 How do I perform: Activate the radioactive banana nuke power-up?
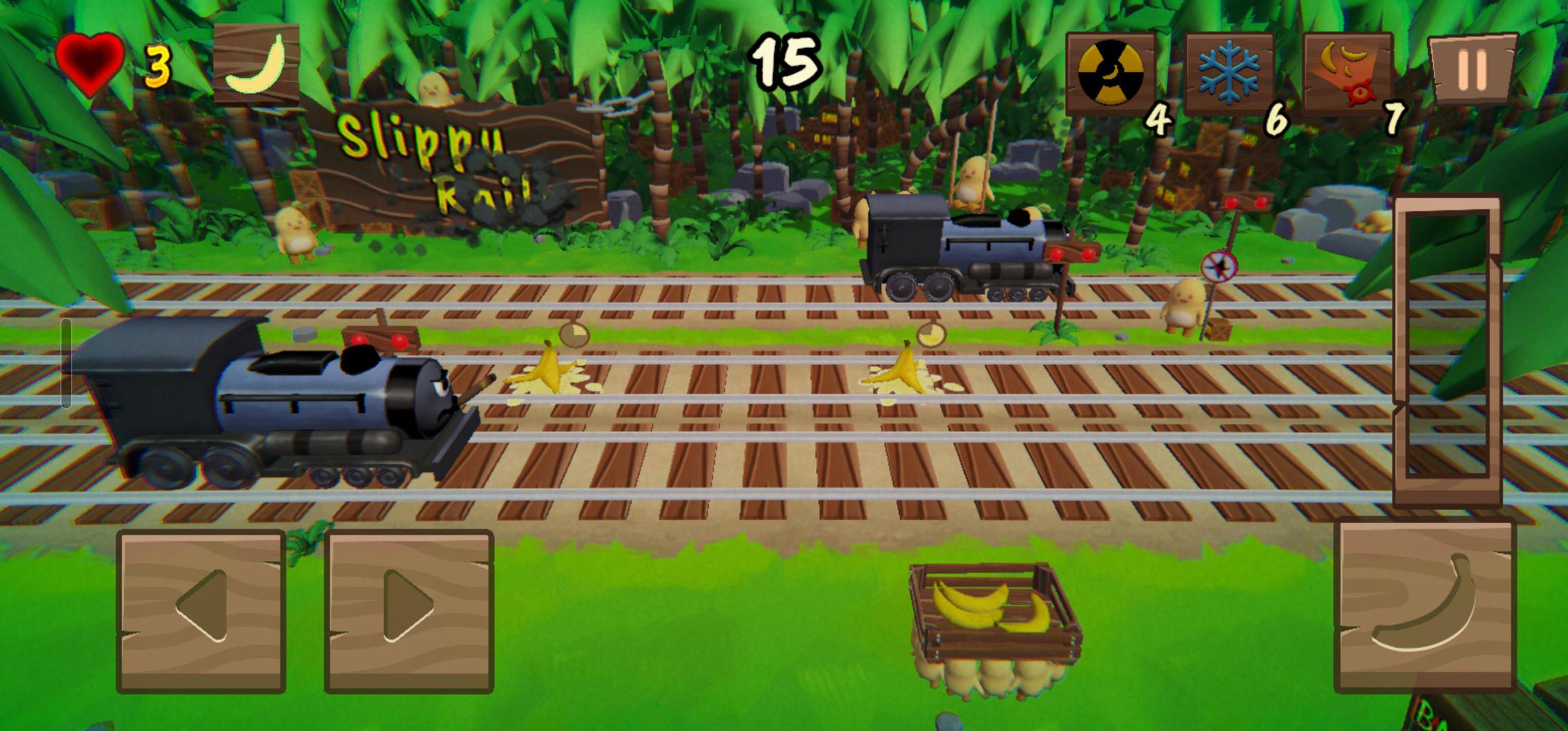(x=1110, y=73)
